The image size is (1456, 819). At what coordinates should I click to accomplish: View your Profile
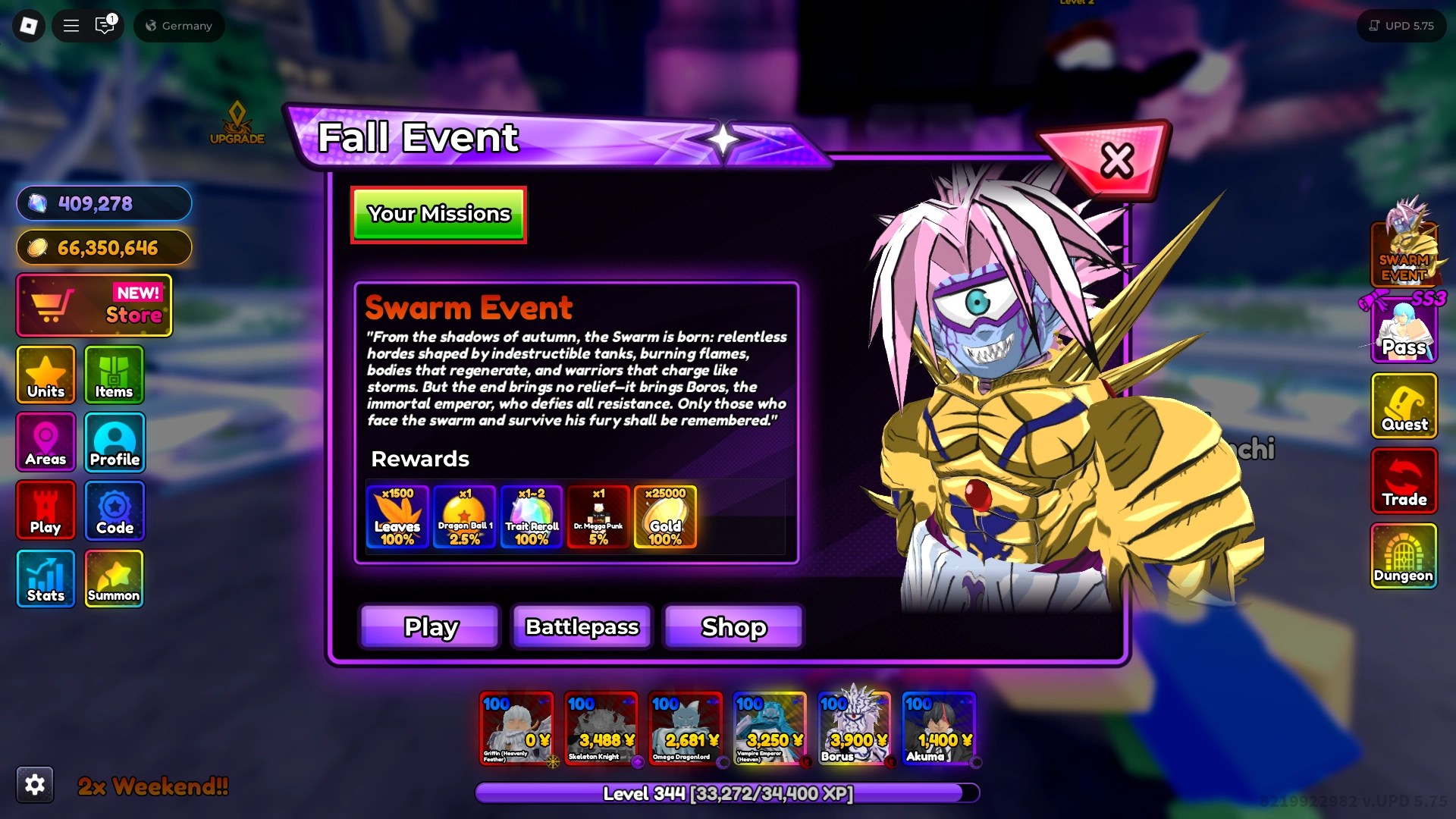114,442
